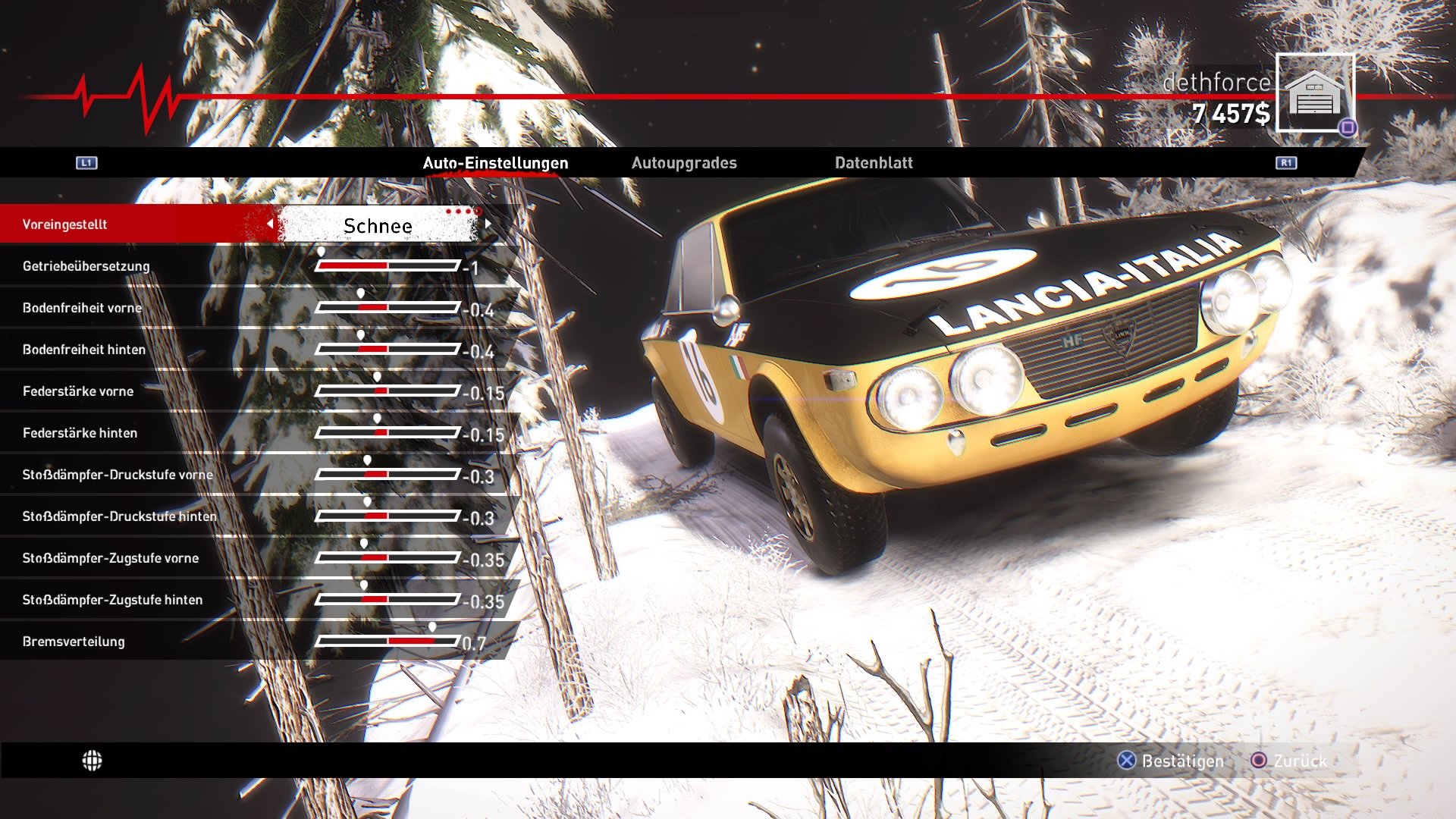Go back using Zurück
The width and height of the screenshot is (1456, 819).
click(x=1298, y=761)
